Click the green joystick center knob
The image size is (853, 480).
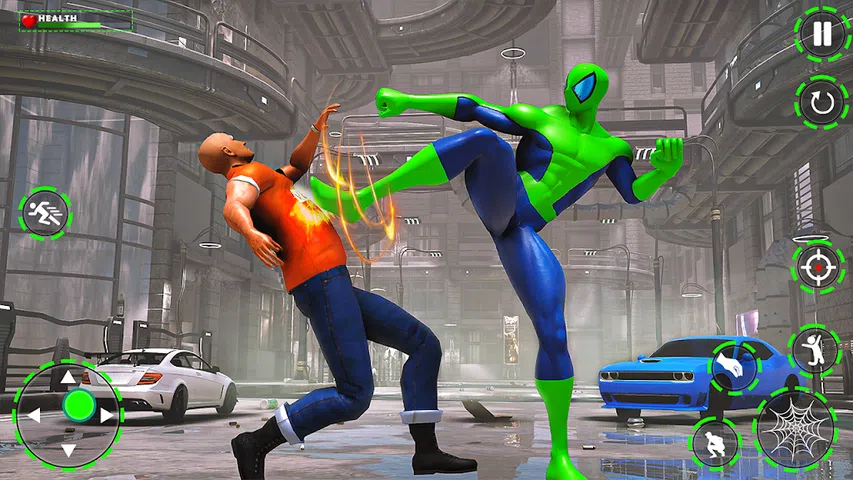pyautogui.click(x=78, y=405)
